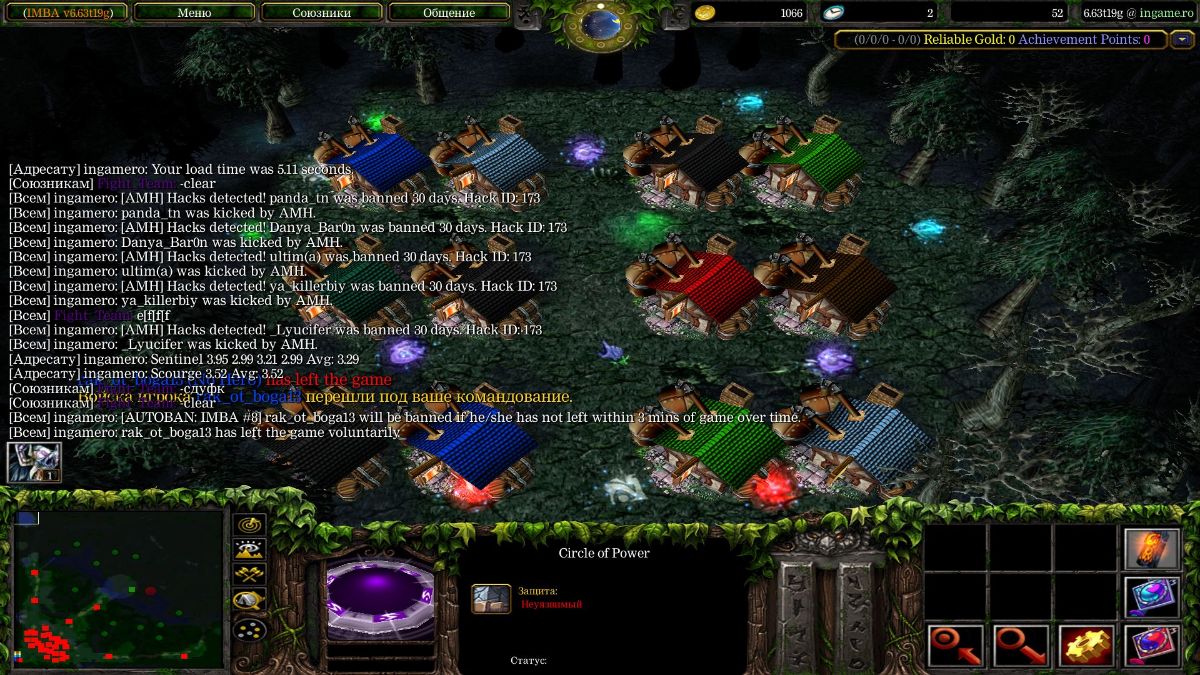Activate the blue orb card ability

[x=1152, y=597]
